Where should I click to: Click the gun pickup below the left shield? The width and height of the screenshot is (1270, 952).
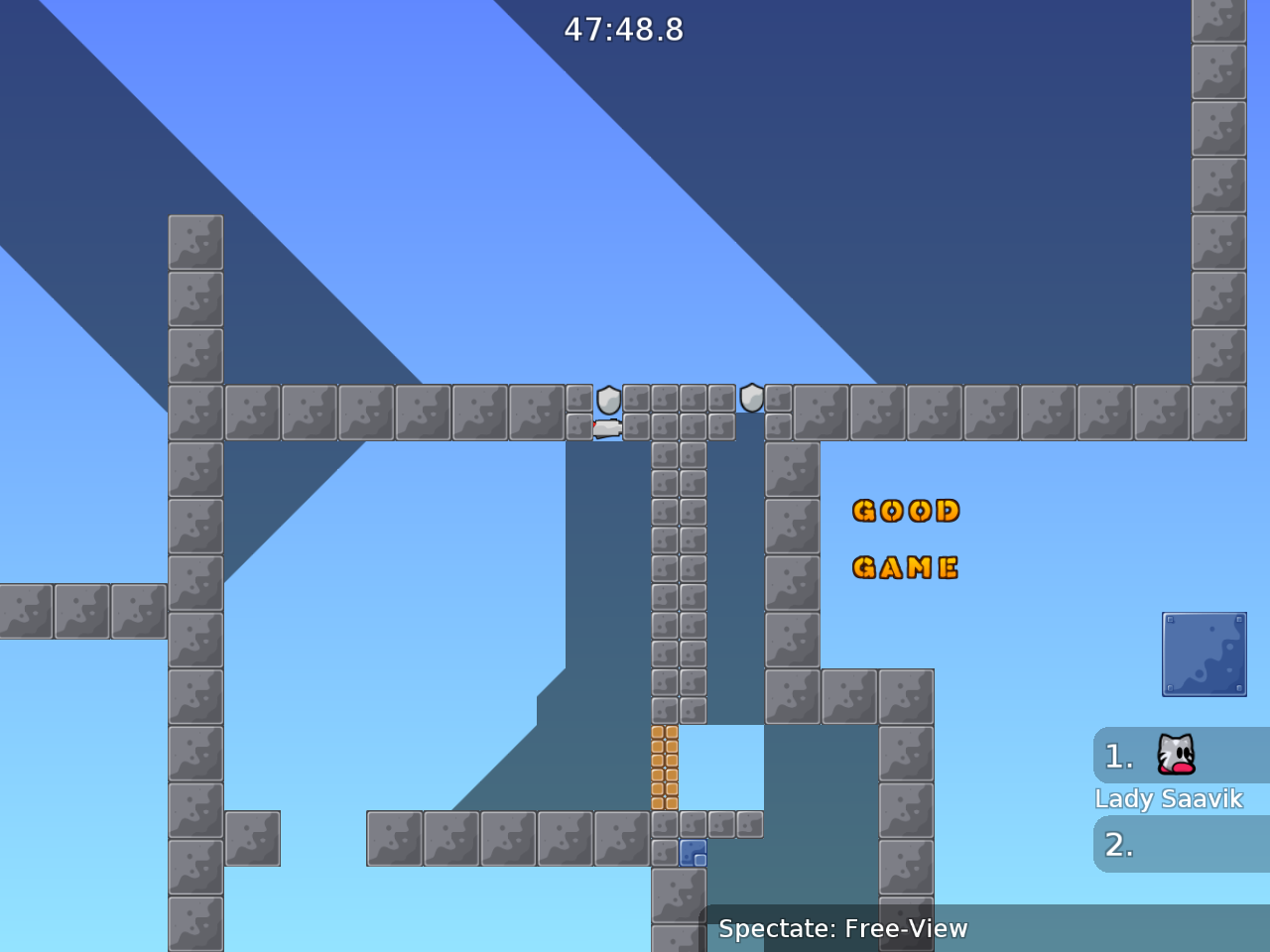[606, 426]
